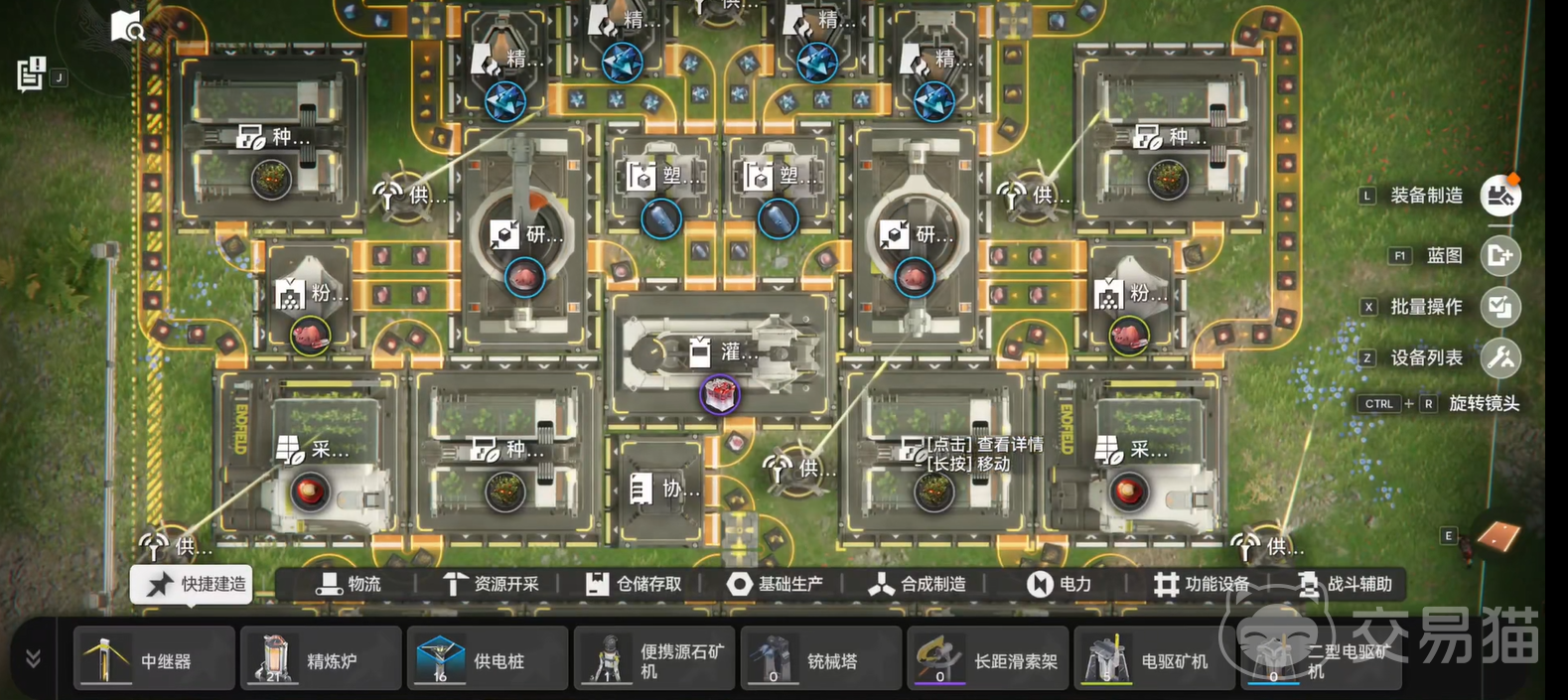This screenshot has height=700, width=1568.
Task: Select the 快捷建造 quick build tab
Action: coord(192,584)
